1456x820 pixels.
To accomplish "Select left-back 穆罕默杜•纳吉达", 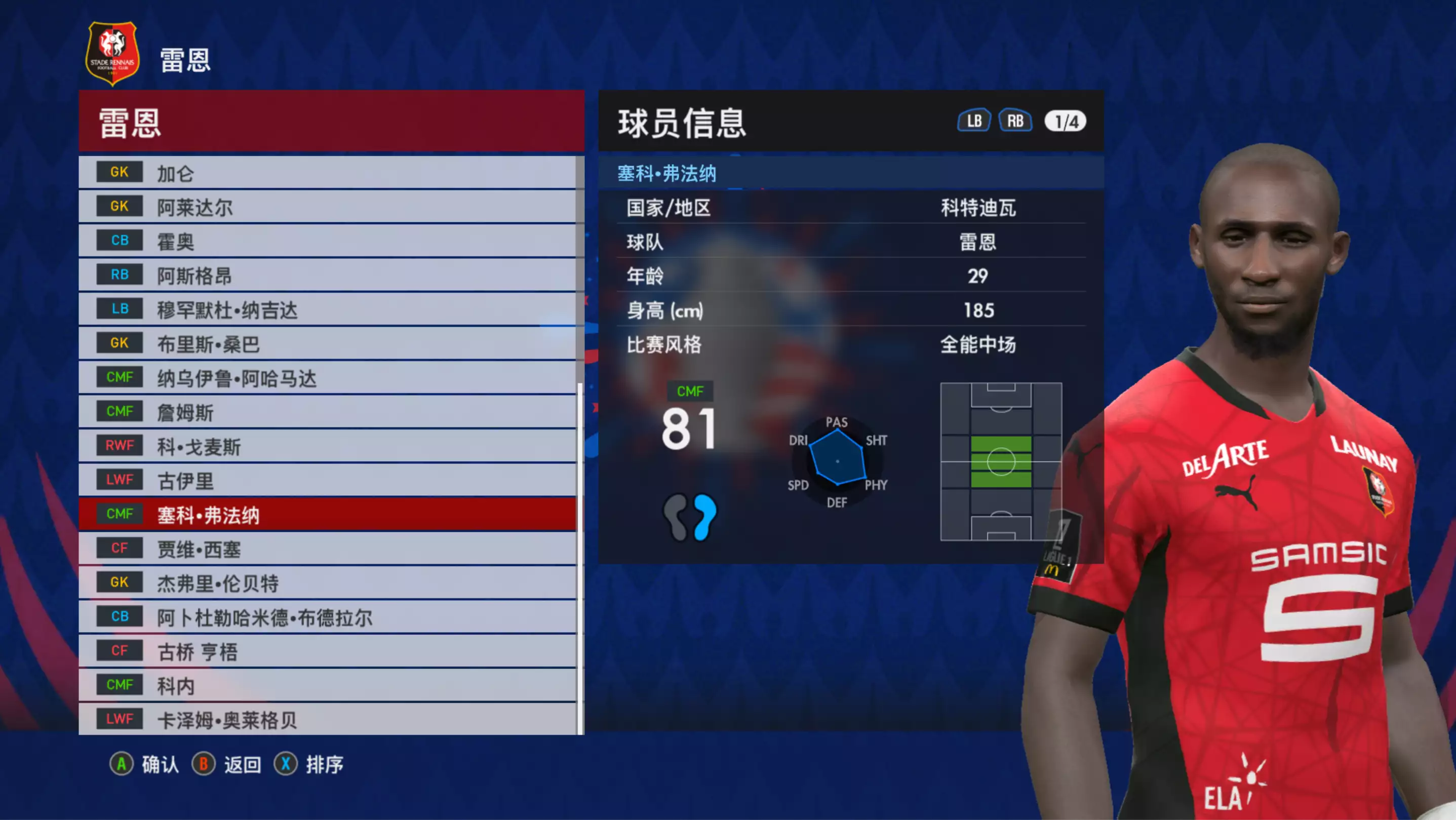I will pos(328,309).
